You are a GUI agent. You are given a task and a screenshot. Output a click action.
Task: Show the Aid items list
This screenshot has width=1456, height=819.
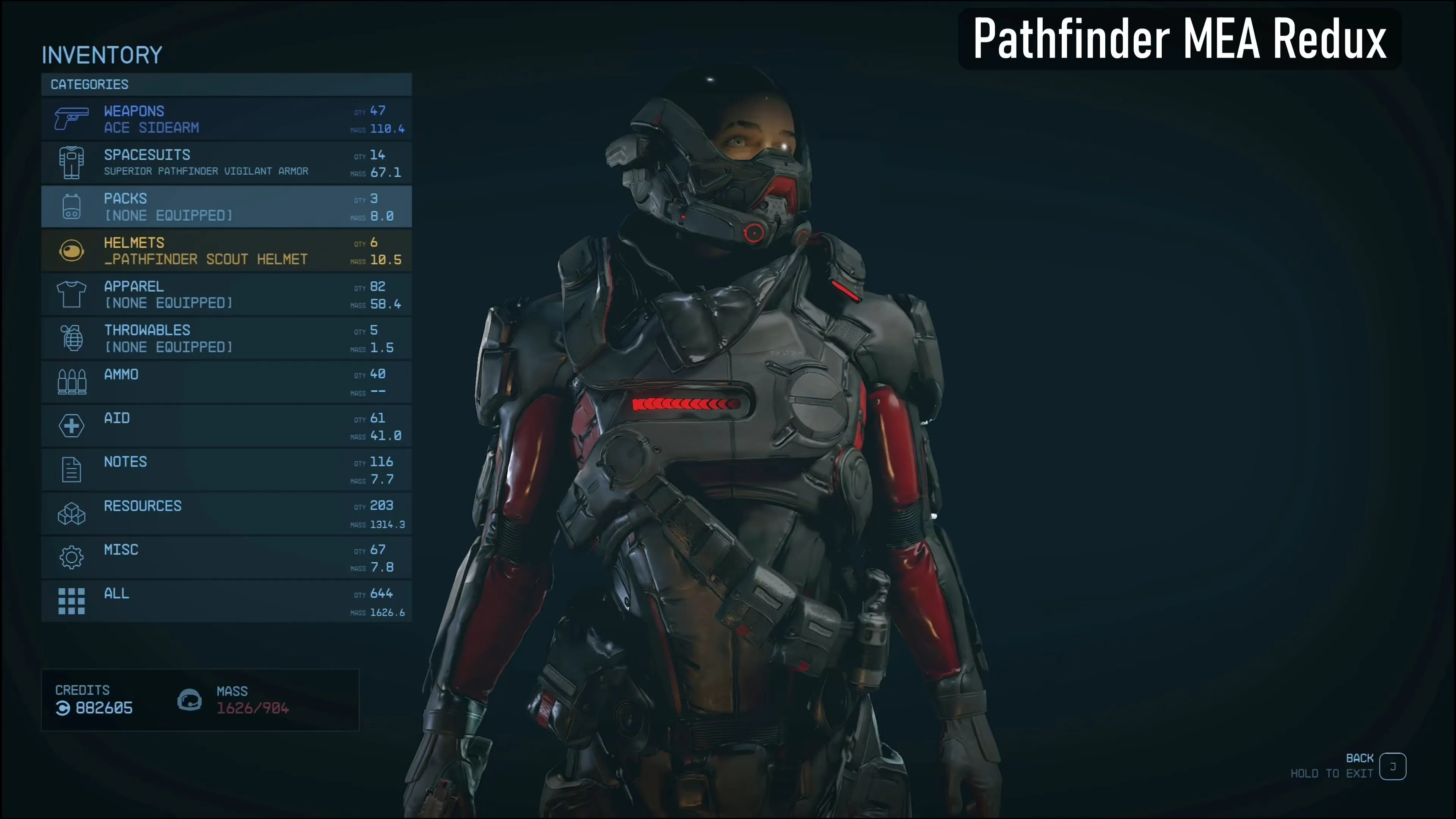point(226,425)
